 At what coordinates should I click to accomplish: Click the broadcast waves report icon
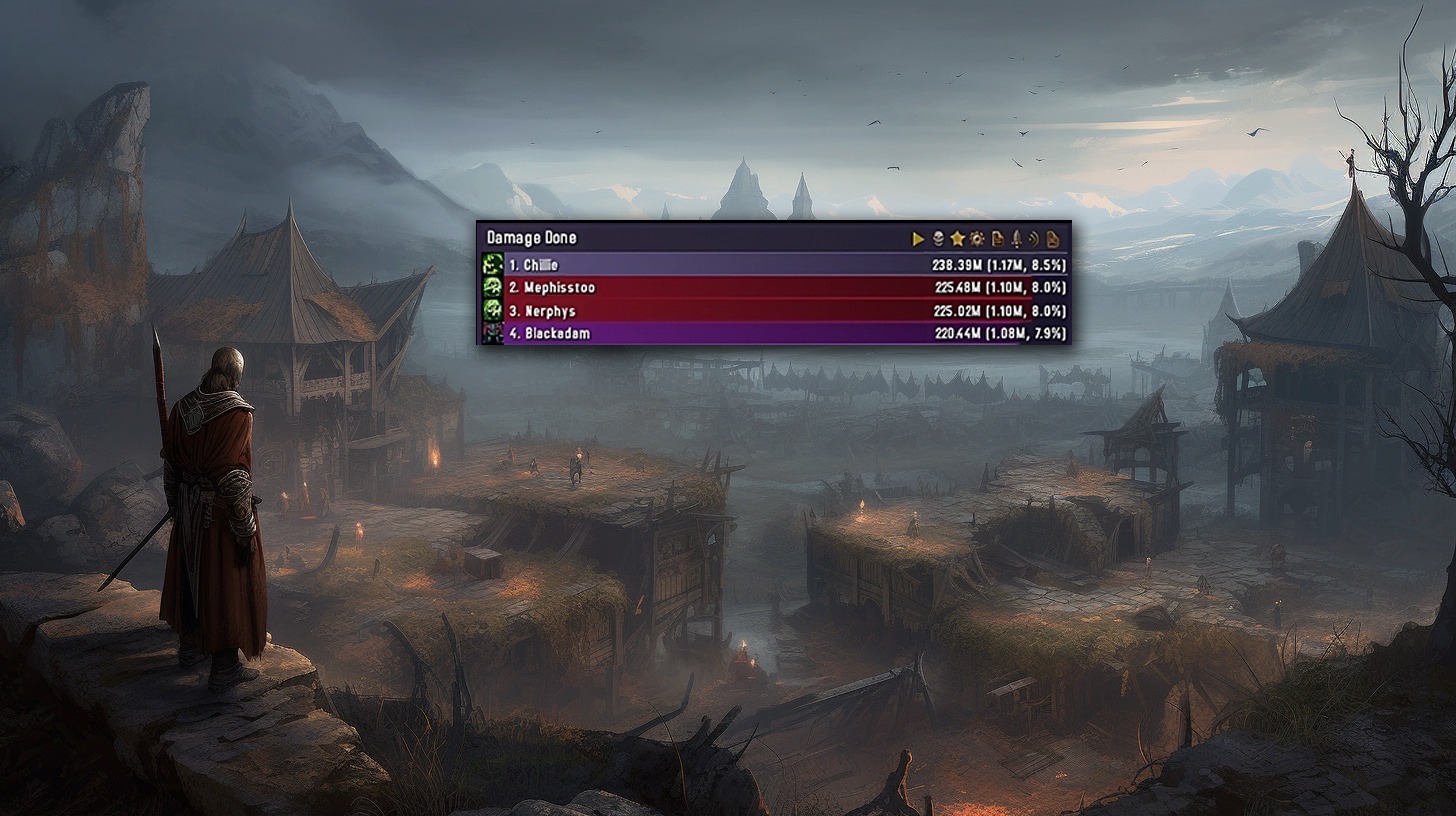tap(1034, 239)
